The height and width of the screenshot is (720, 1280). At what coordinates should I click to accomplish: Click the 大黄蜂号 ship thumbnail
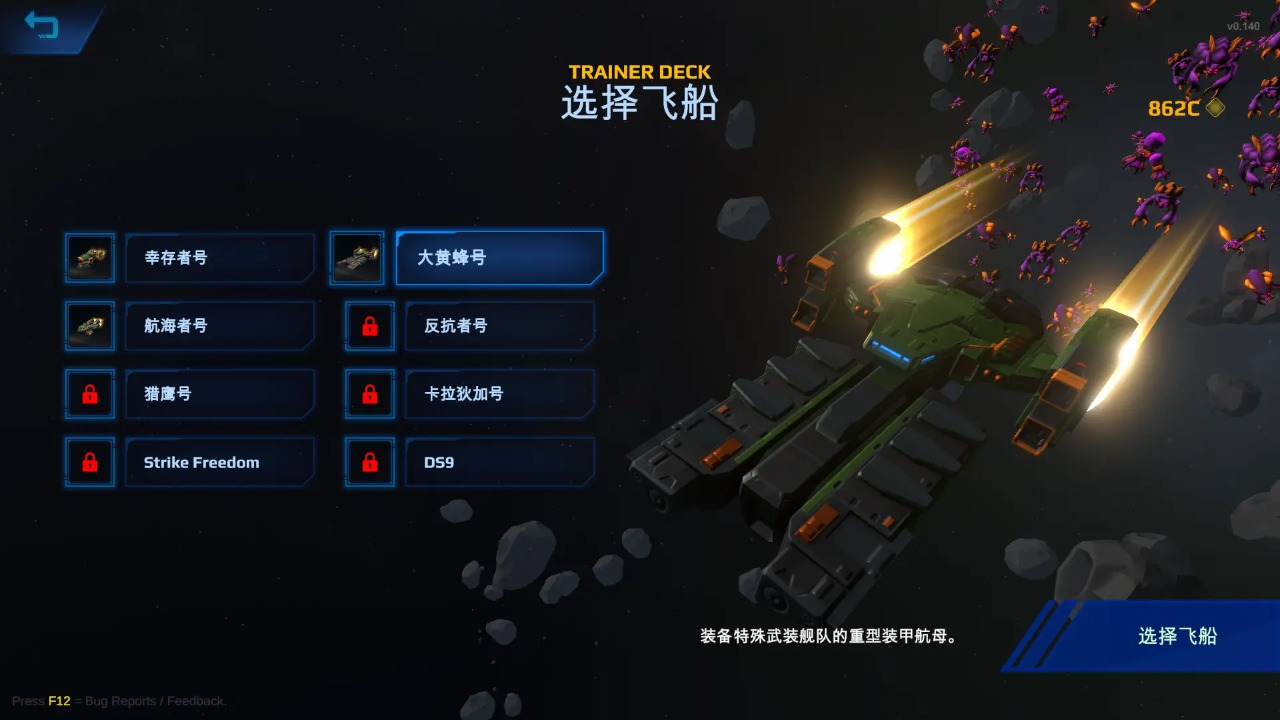[x=357, y=258]
